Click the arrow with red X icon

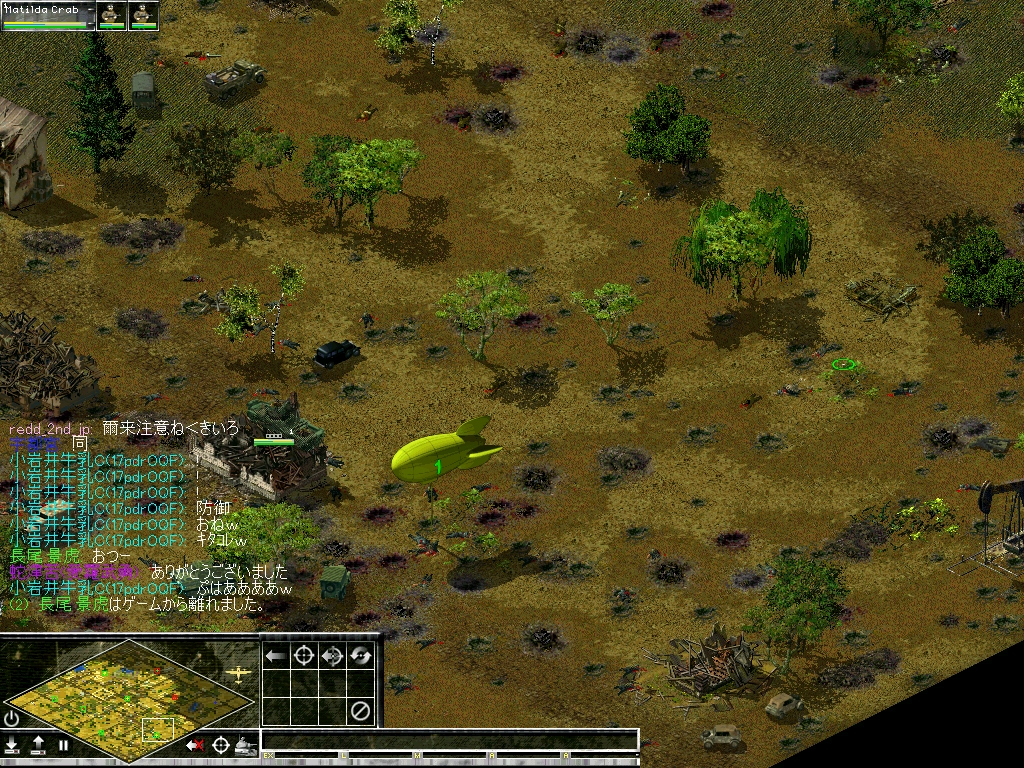point(195,745)
